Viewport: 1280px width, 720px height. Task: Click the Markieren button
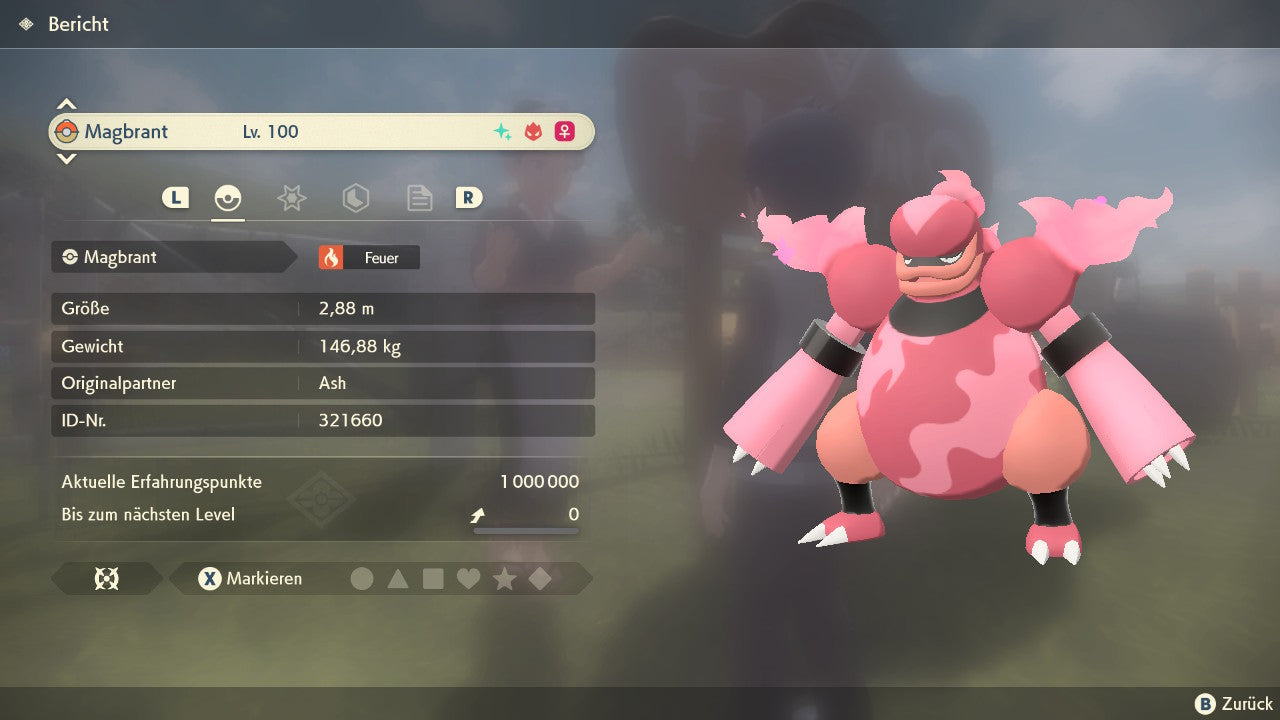pos(251,579)
